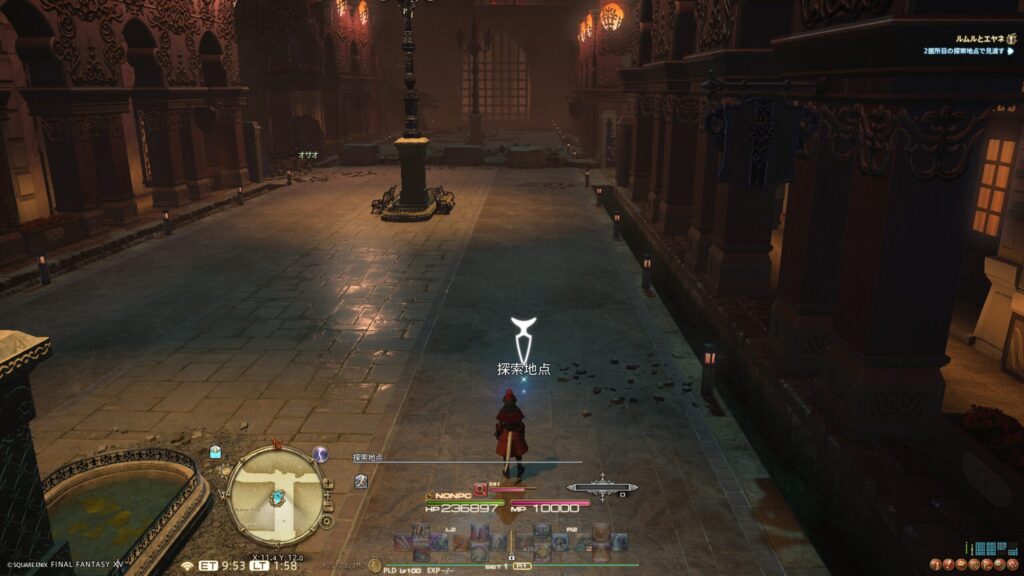Image resolution: width=1024 pixels, height=576 pixels.
Task: Zoom out the minimap with minus button
Action: 328,507
